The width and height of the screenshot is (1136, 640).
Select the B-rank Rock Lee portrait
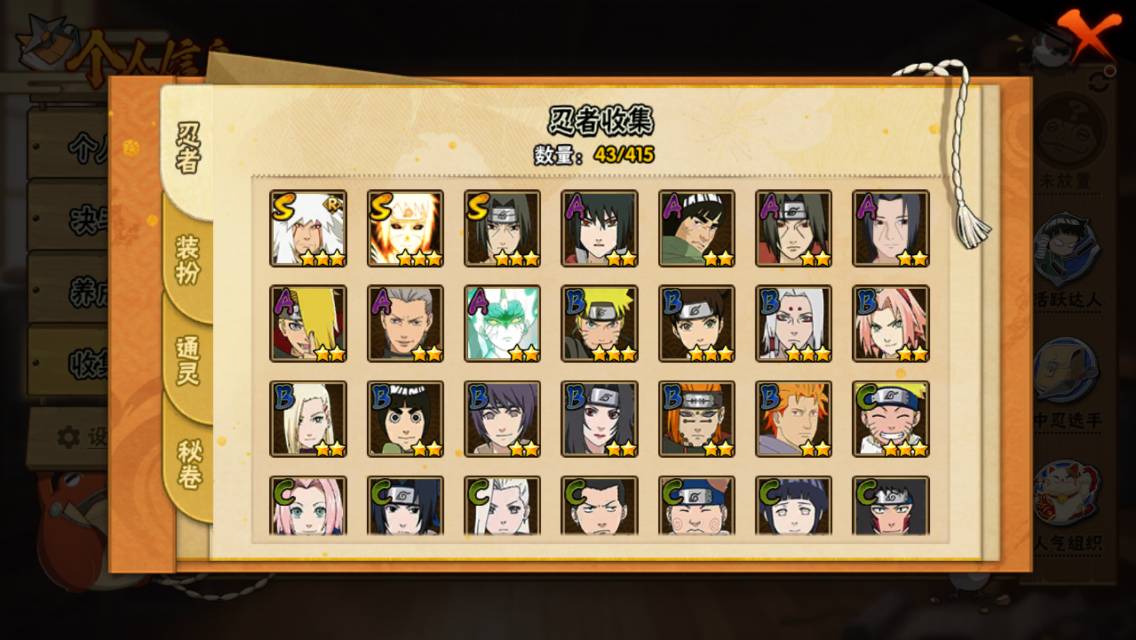click(405, 418)
